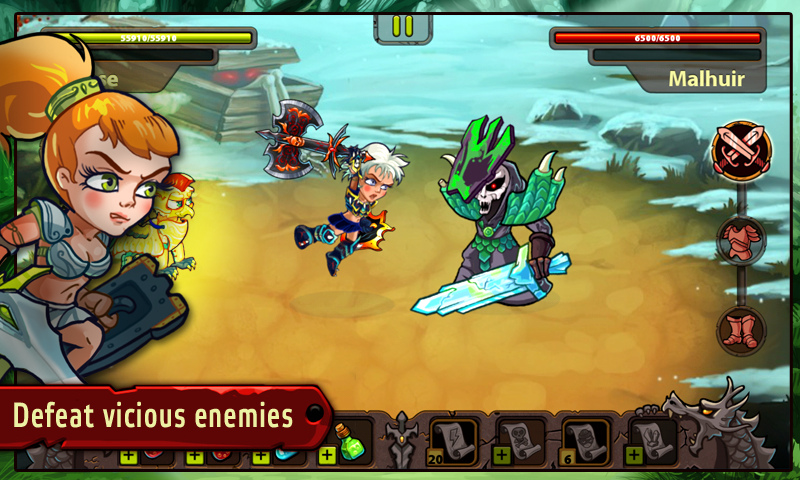The width and height of the screenshot is (800, 480).
Task: Pause the battle with the pause button
Action: 402,25
